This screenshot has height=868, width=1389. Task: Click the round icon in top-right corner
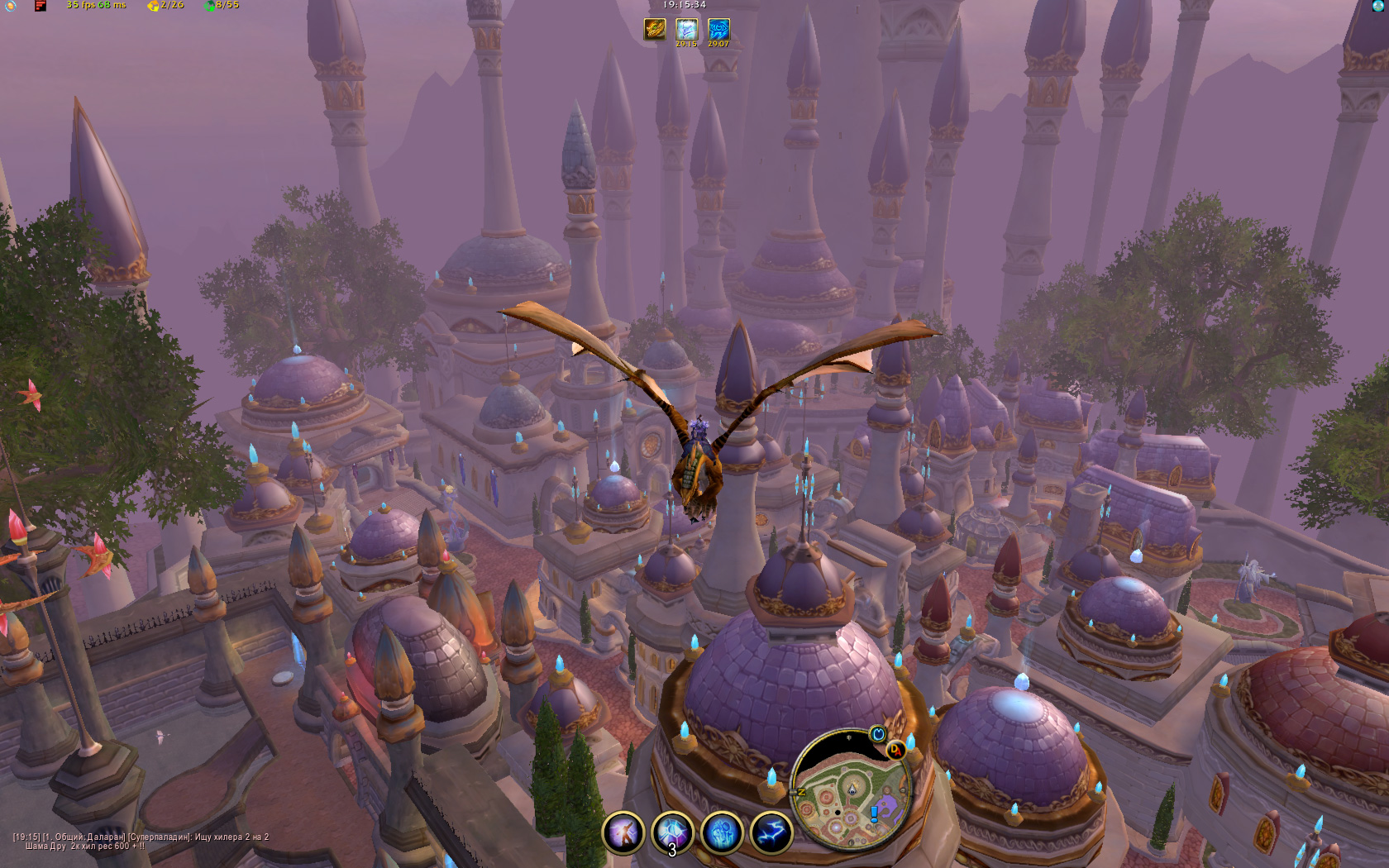[1378, 6]
